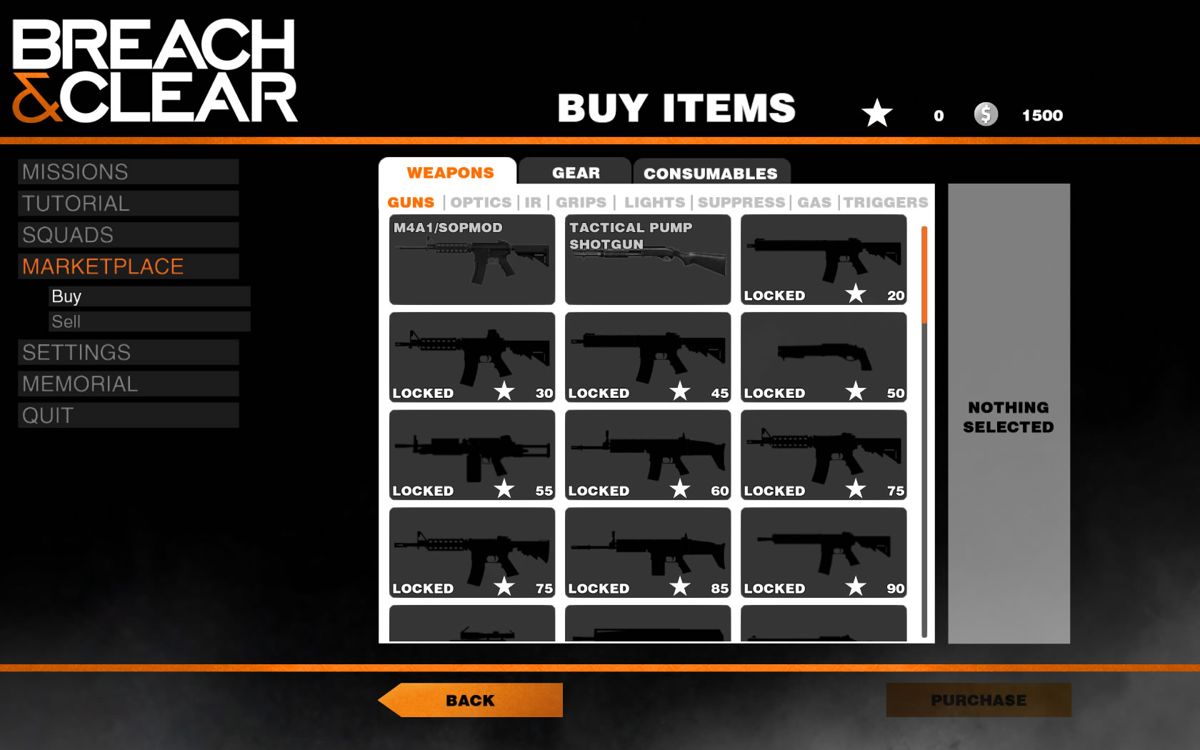Screen dimensions: 1200x750
Task: Show the Grips weapon category
Action: [581, 202]
